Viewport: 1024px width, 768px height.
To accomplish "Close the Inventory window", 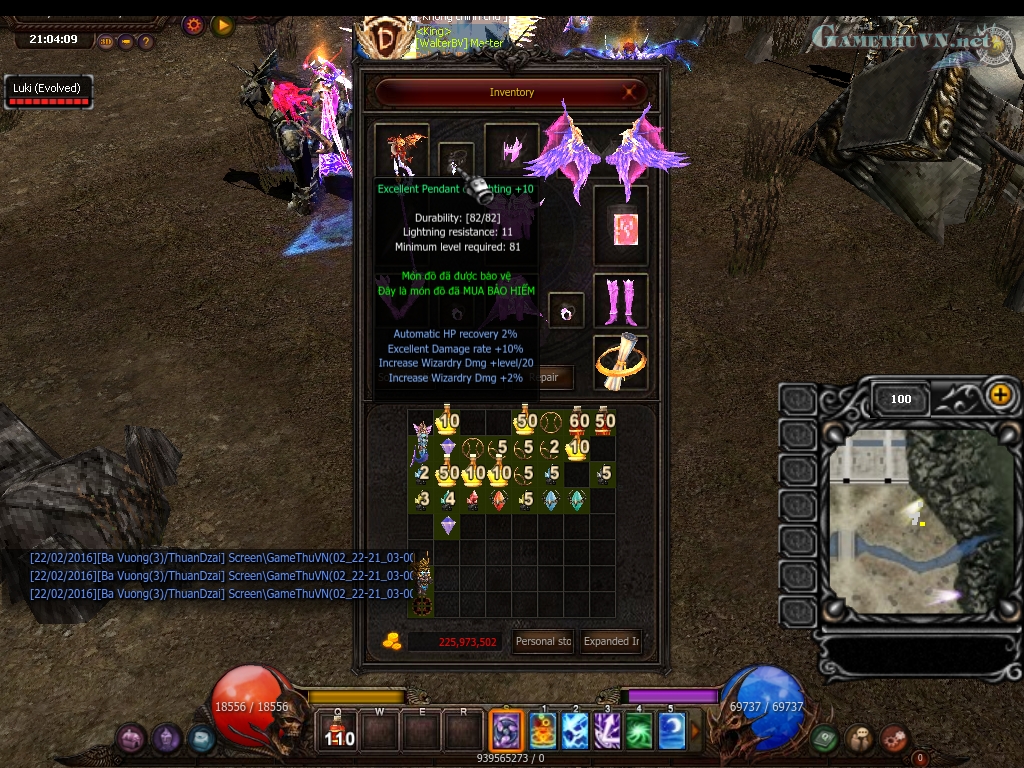I will (631, 92).
